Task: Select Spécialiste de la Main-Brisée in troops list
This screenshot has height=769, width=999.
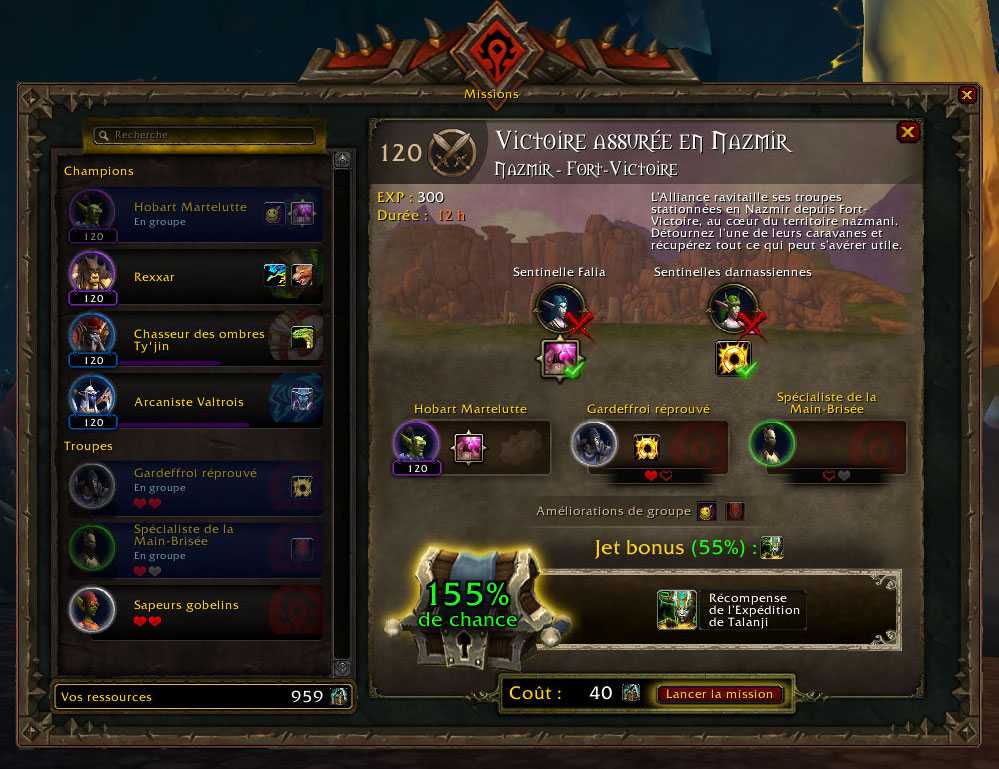Action: coord(195,548)
